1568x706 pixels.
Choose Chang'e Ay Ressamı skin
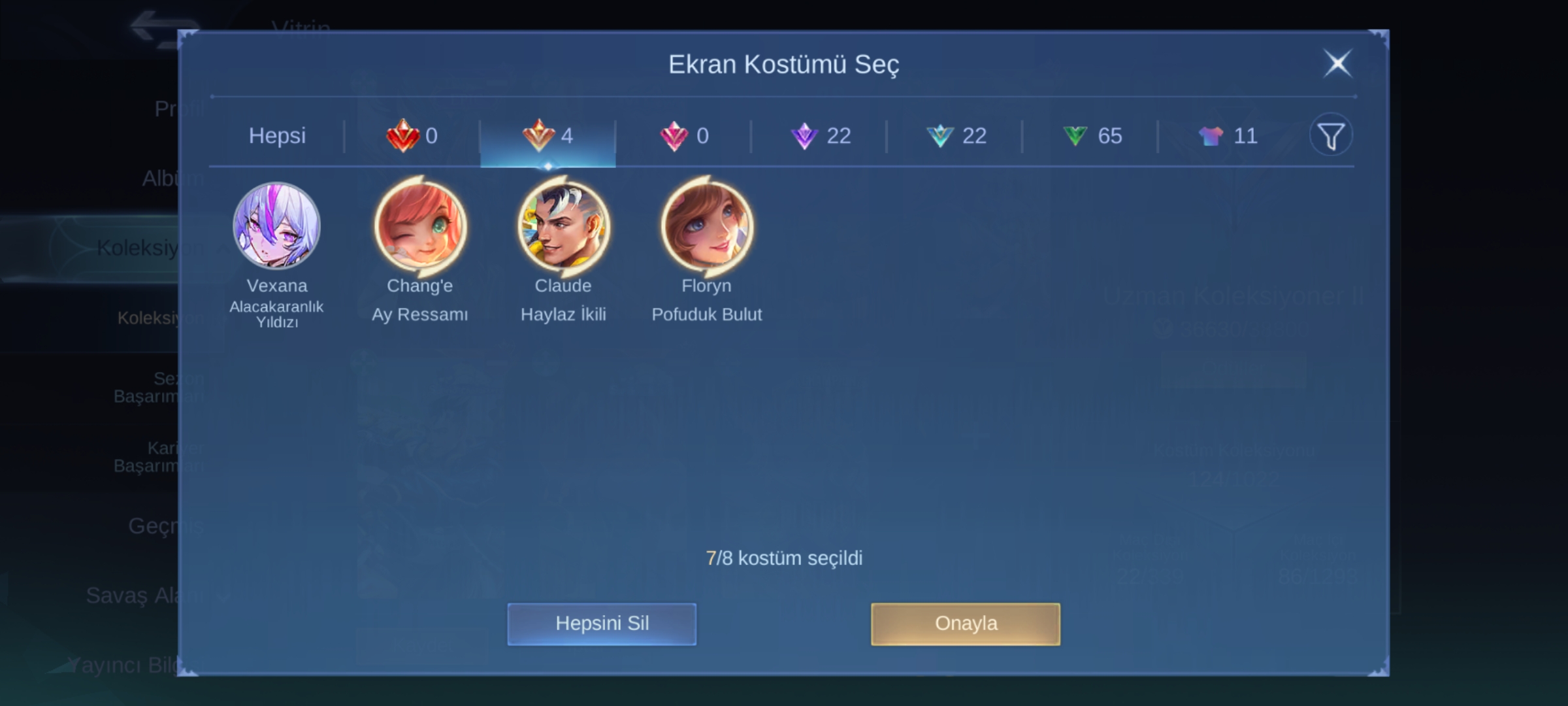click(x=420, y=226)
